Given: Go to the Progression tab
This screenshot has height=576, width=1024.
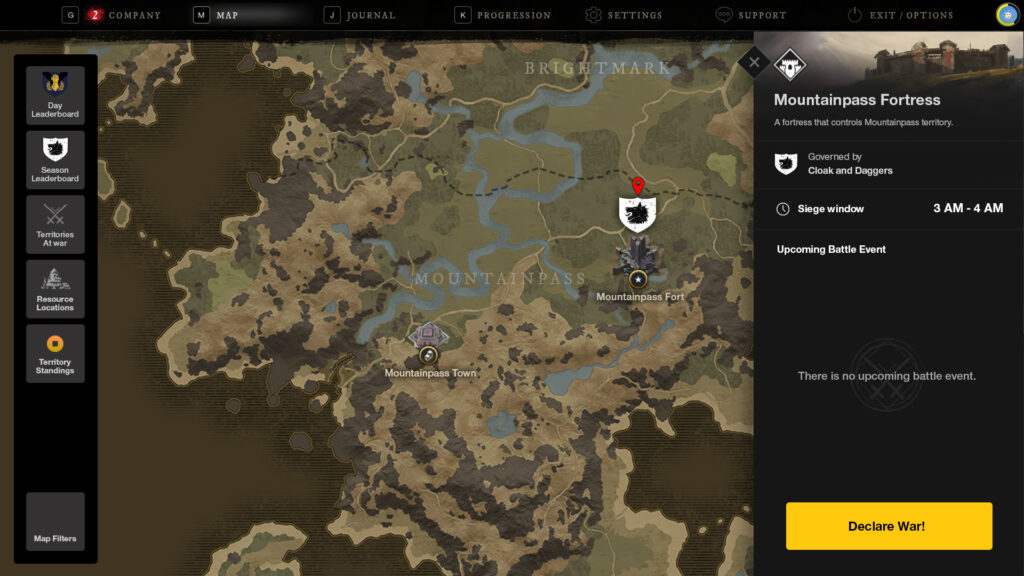Looking at the screenshot, I should 513,15.
